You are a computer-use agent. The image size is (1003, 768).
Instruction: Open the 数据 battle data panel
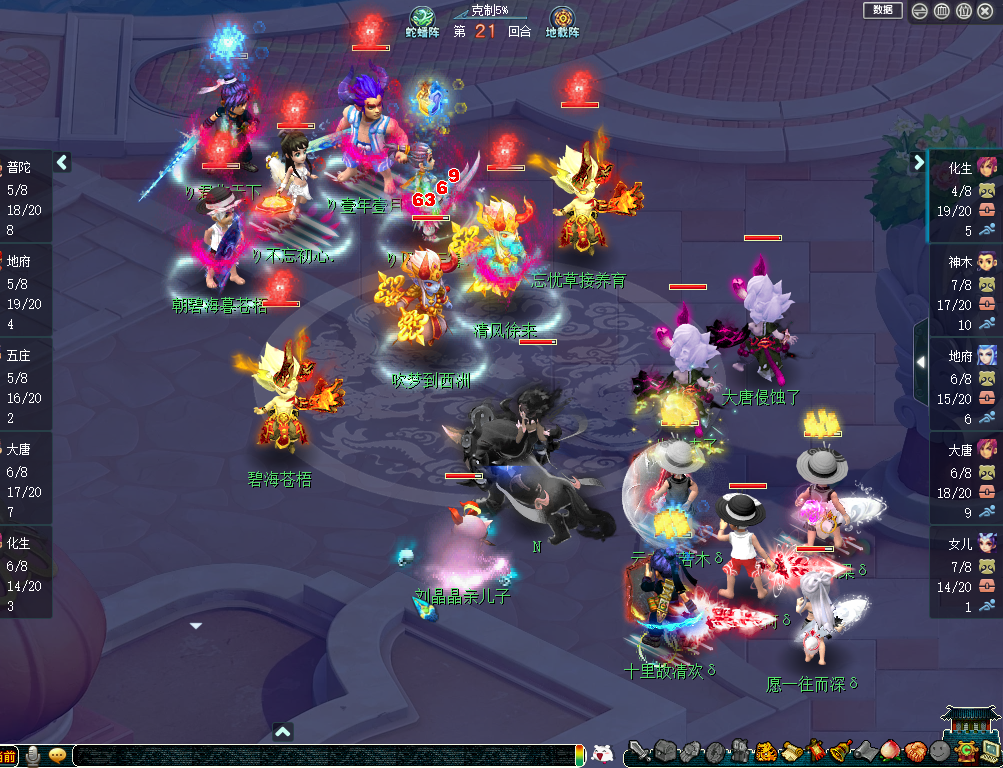pos(882,10)
